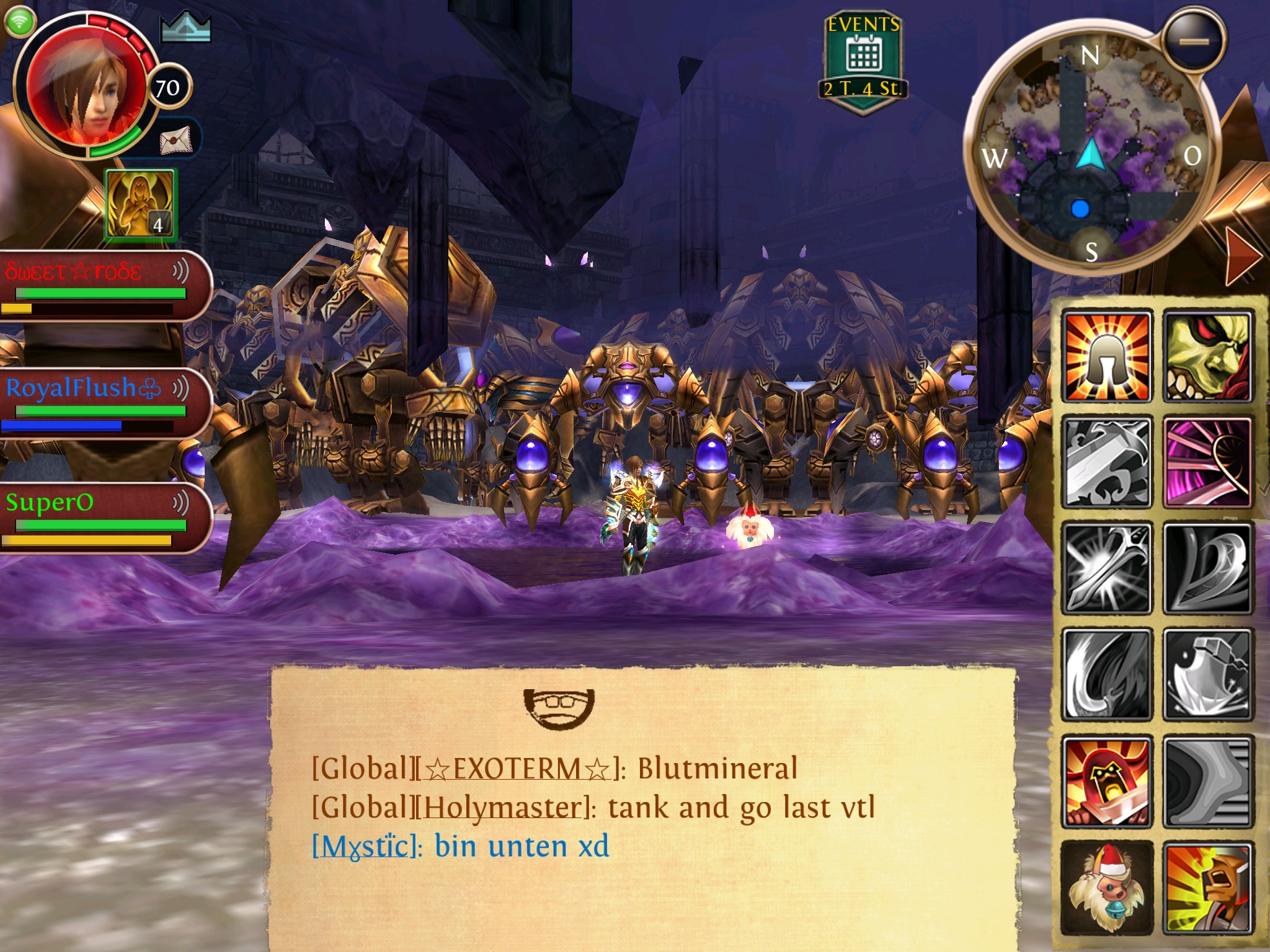Click Holymaster's name in chat
This screenshot has width=1270, height=952.
click(x=504, y=808)
